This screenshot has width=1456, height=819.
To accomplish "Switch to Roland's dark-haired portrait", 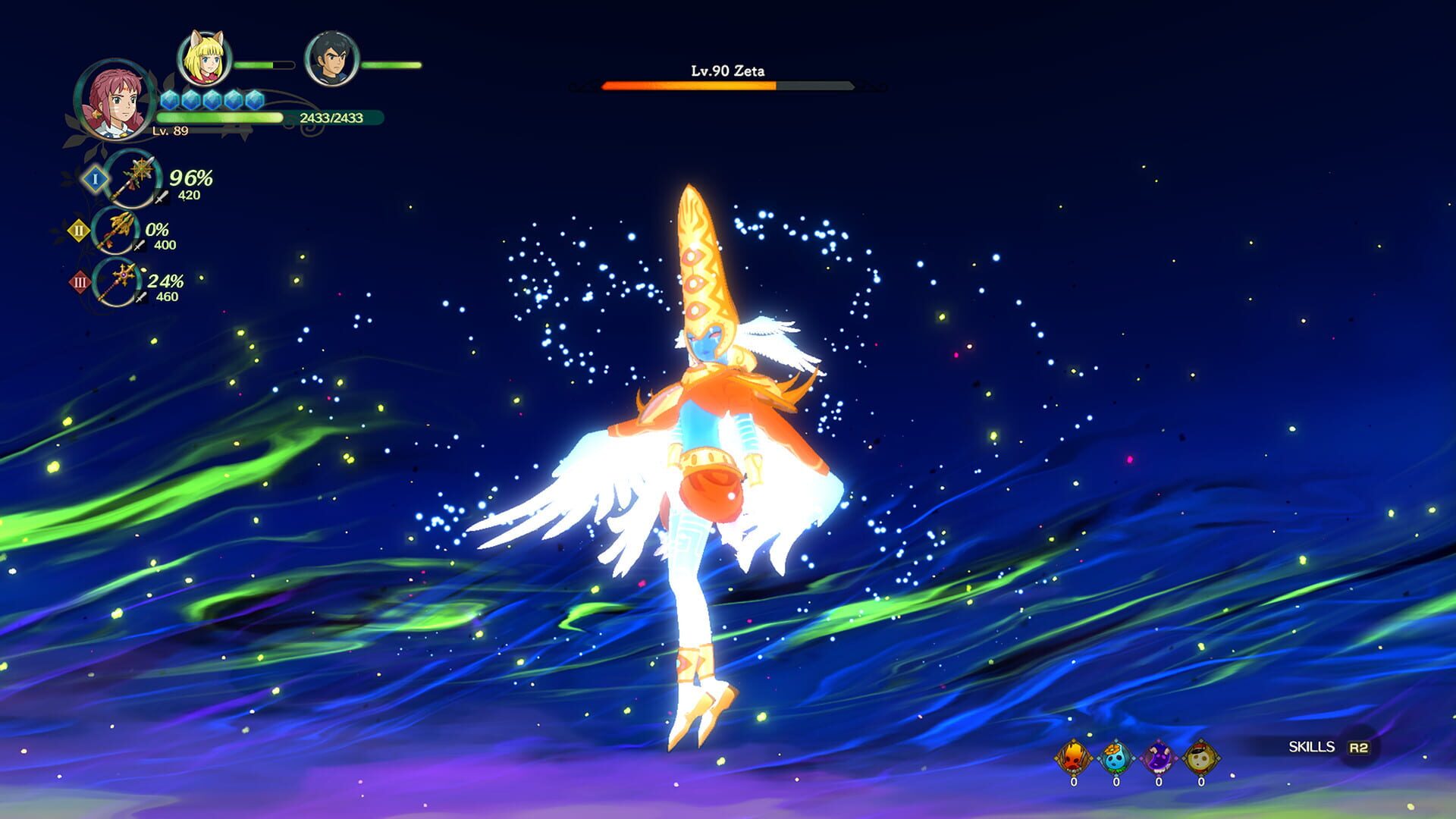I will click(334, 55).
